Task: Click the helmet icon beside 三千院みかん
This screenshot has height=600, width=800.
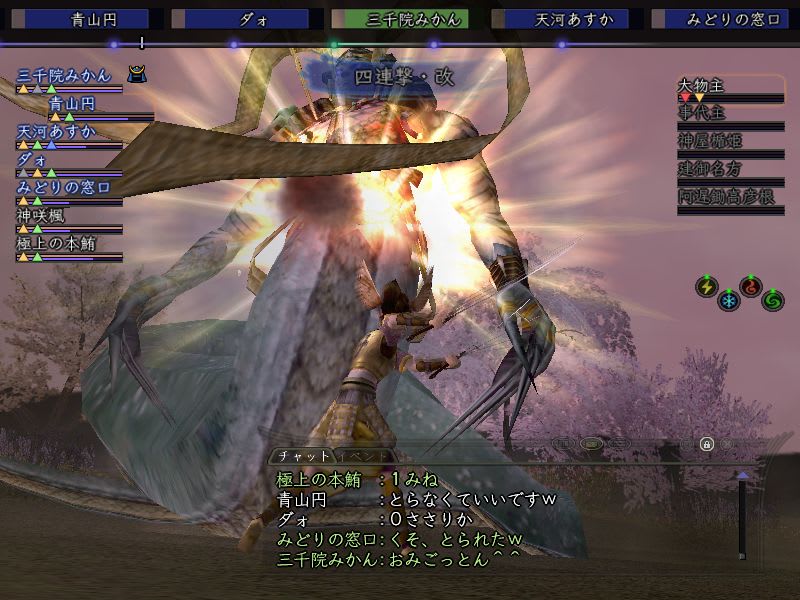Action: point(137,74)
